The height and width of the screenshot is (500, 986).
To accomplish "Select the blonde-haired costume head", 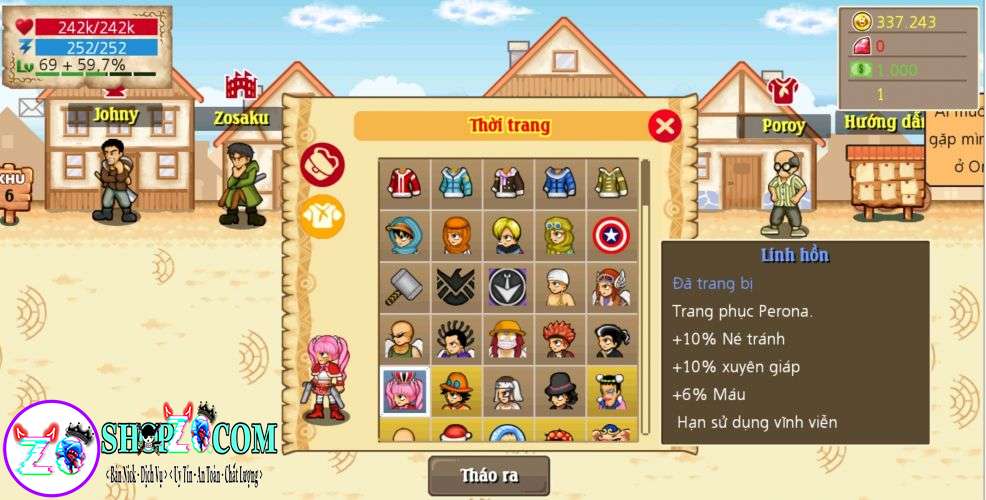I will [508, 235].
